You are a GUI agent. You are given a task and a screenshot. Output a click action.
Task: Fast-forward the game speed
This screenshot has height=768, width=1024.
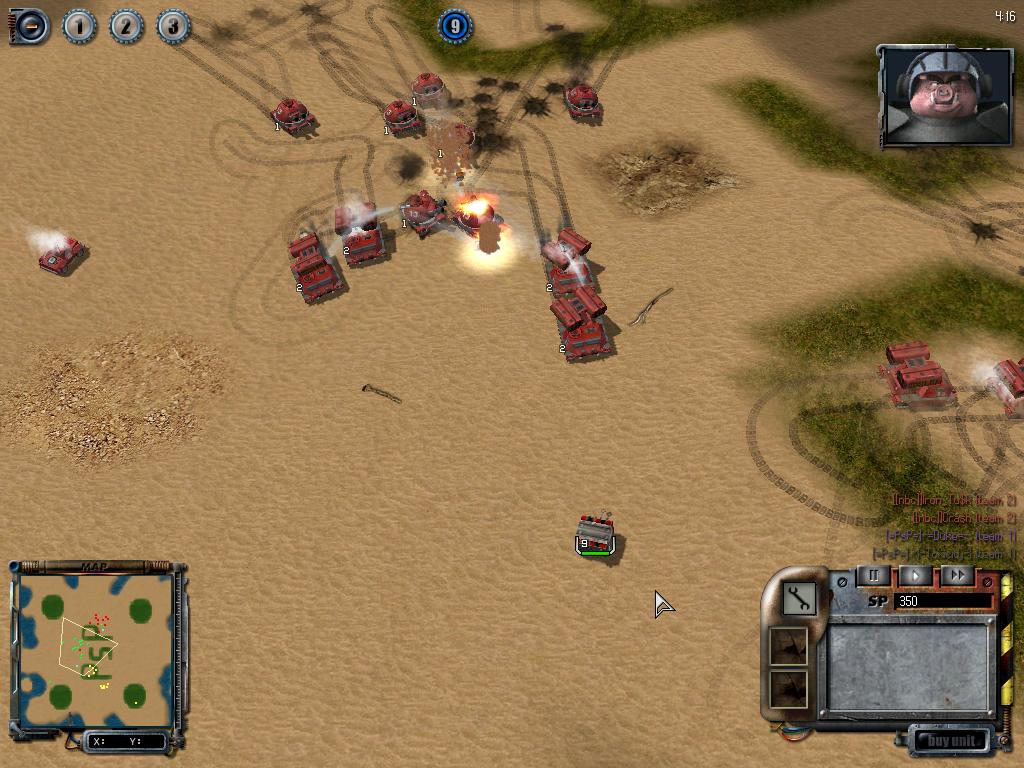pyautogui.click(x=957, y=576)
